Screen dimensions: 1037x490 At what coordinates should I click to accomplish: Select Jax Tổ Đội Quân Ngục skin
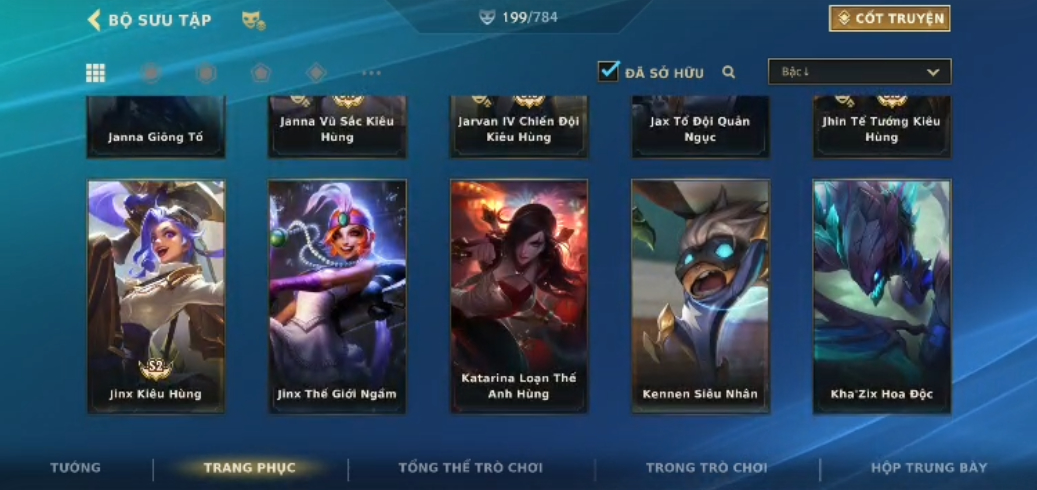[700, 128]
